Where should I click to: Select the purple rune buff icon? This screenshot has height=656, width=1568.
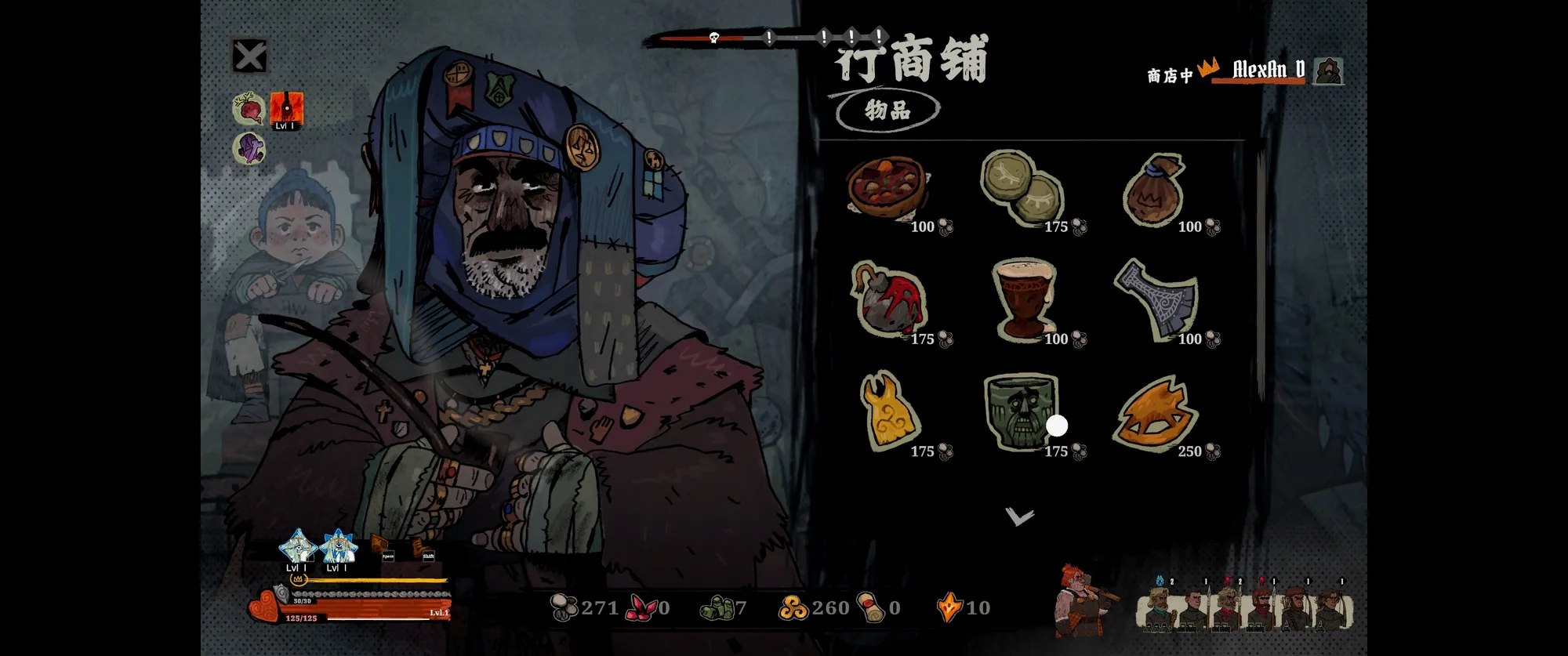249,148
